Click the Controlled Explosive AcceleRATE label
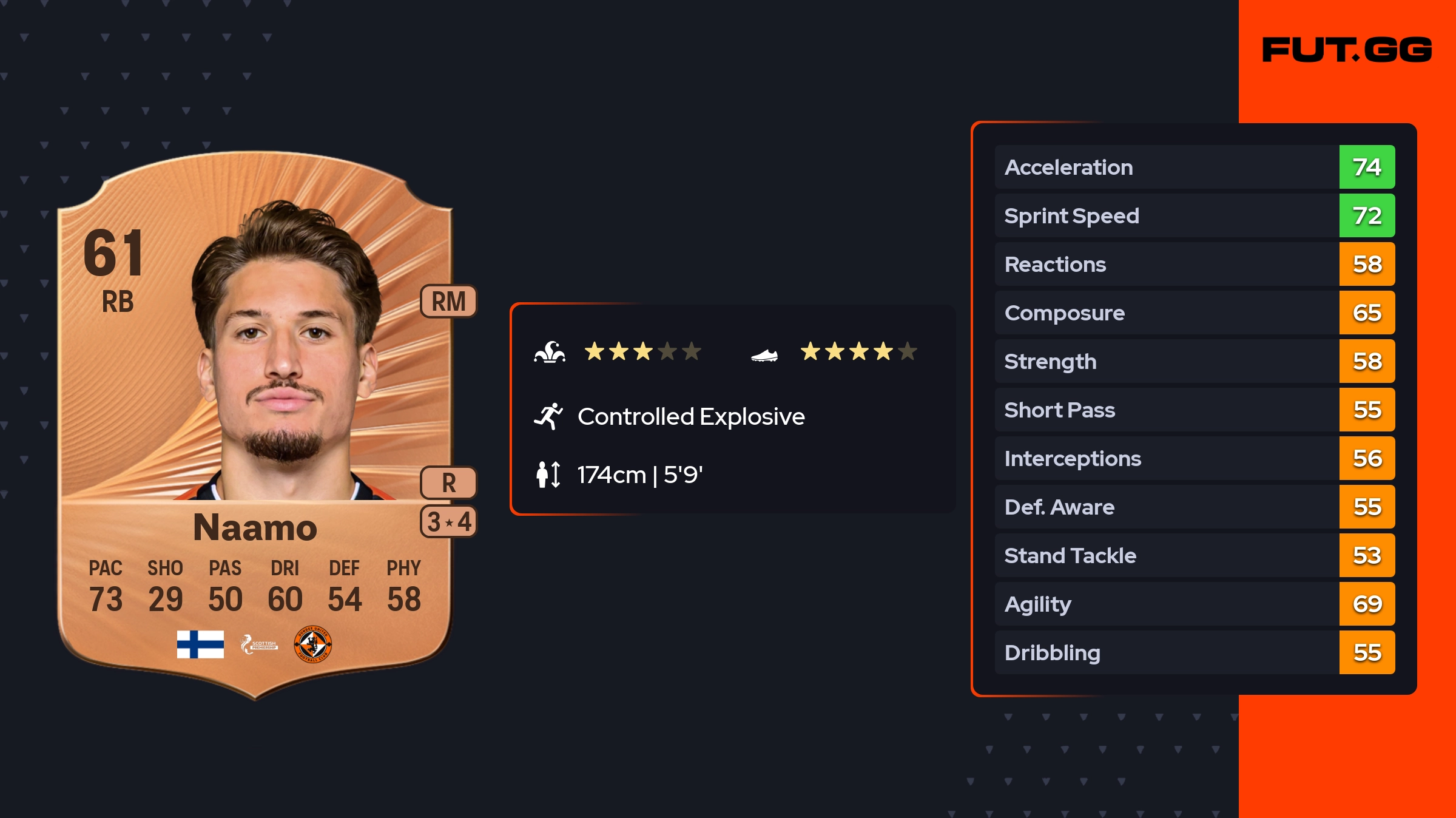 [690, 417]
